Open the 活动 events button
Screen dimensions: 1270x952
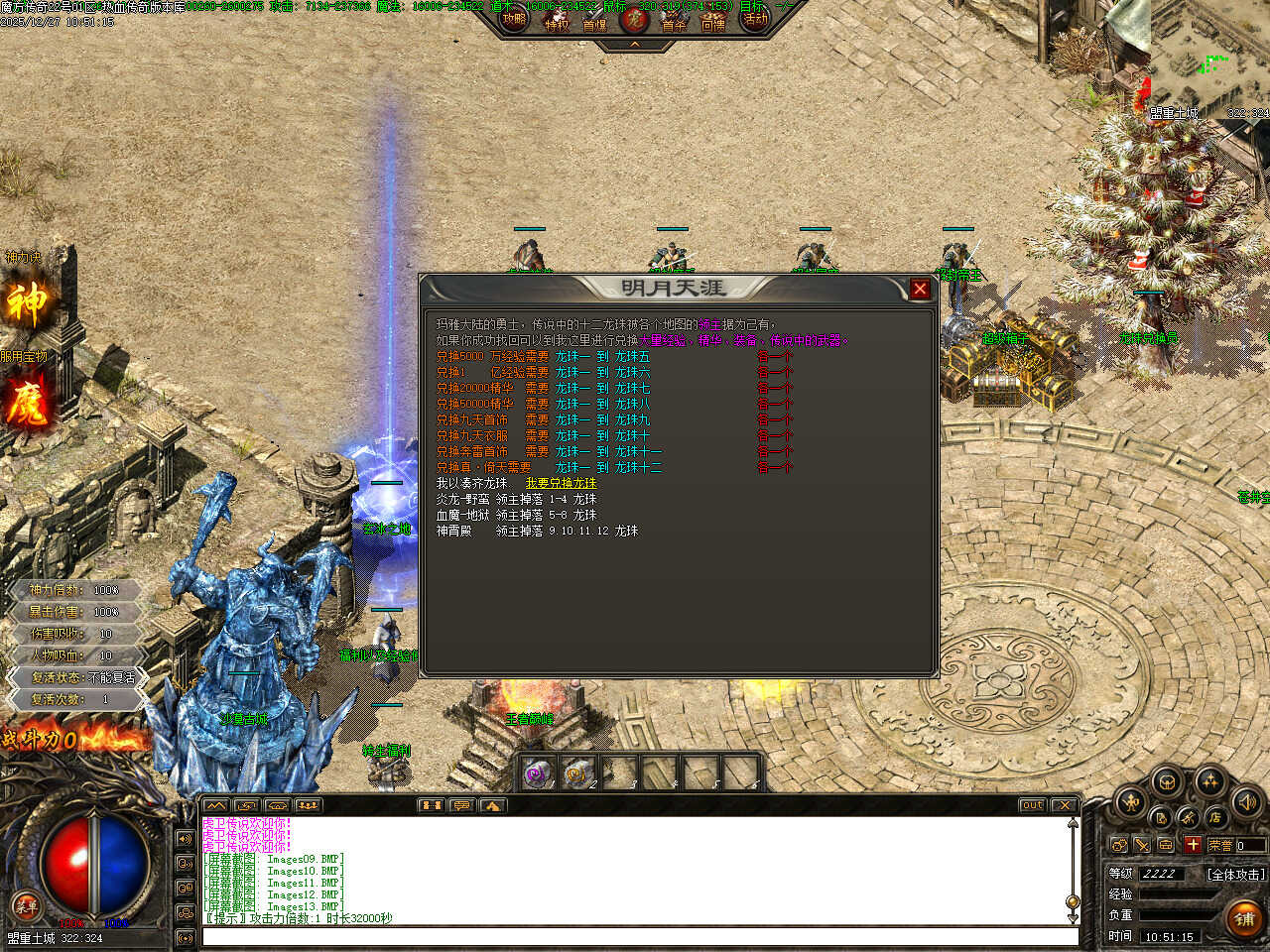[756, 19]
